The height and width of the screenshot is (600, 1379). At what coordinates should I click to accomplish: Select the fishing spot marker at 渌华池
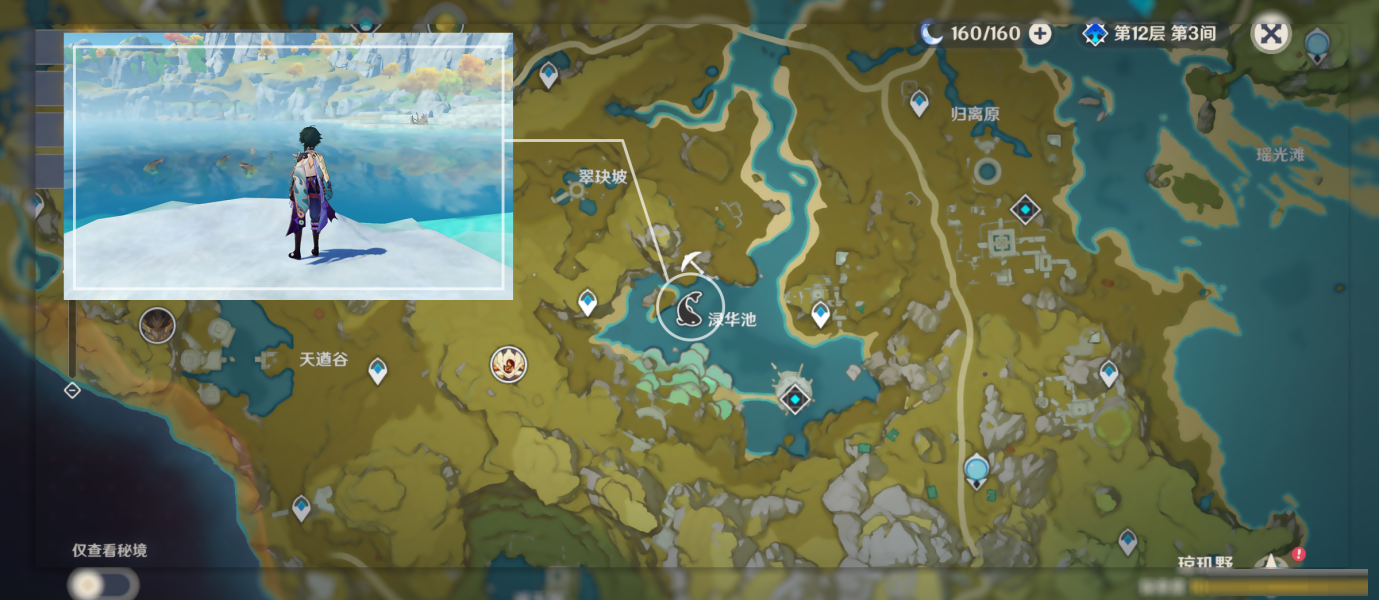[691, 307]
